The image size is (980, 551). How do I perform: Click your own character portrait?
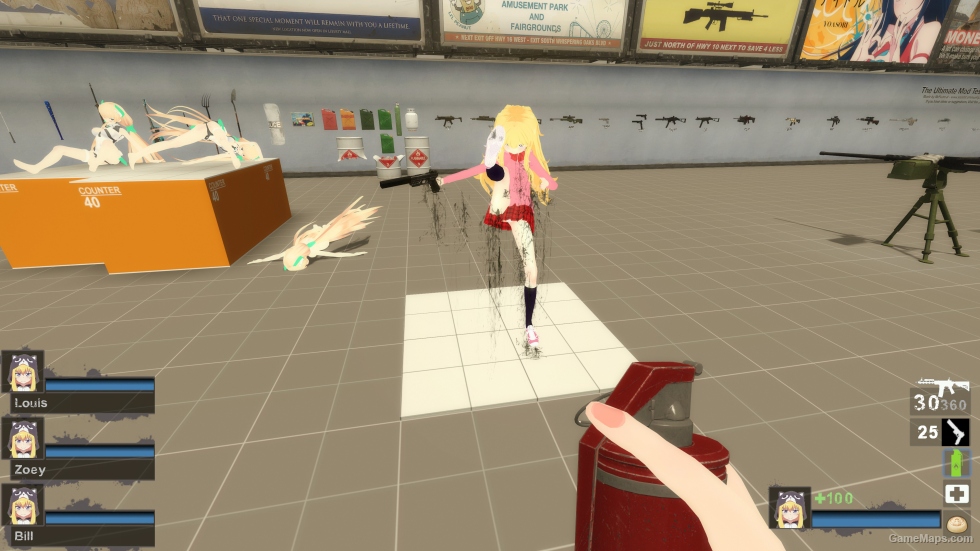pos(789,507)
